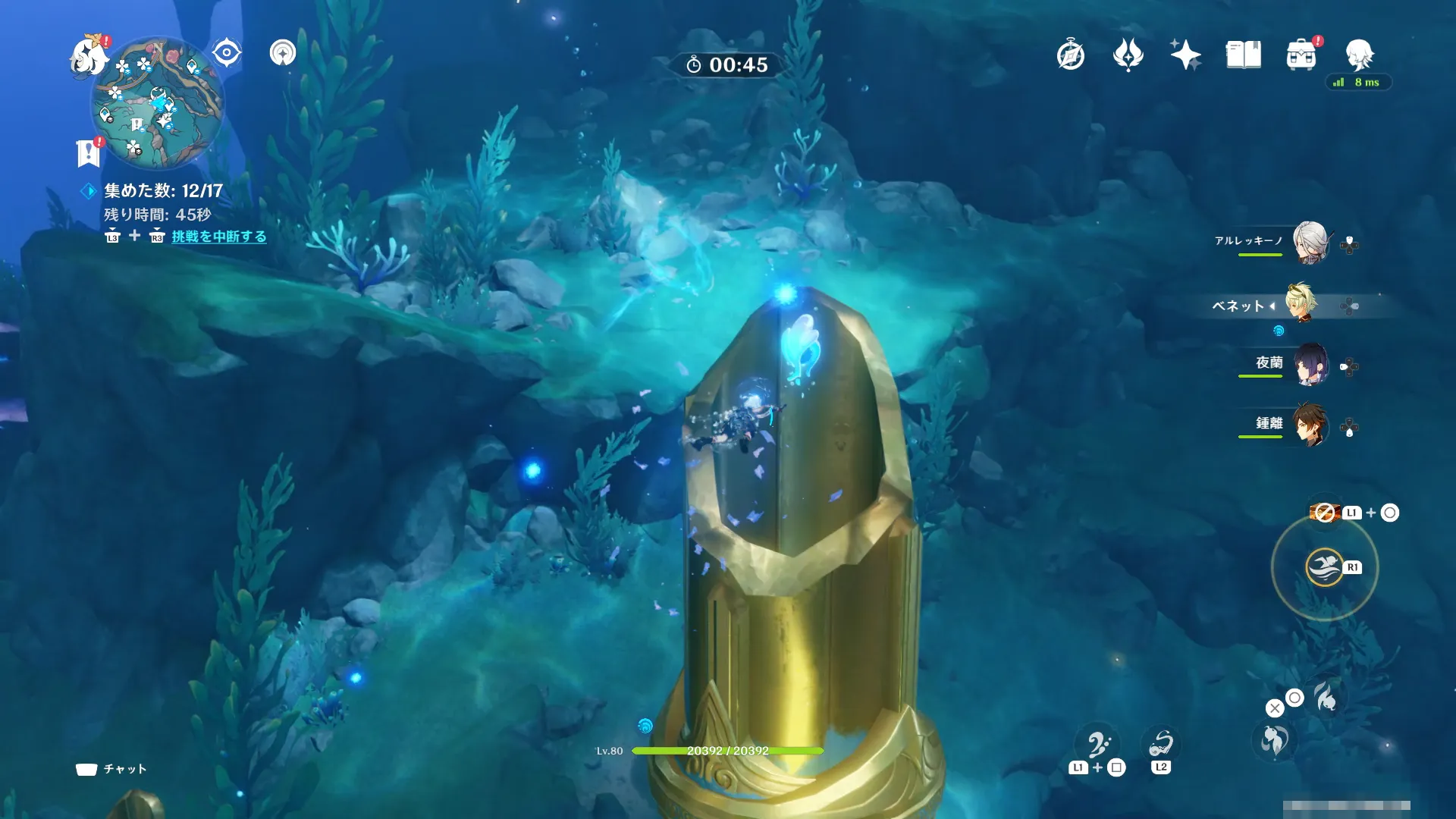Activate the underwater dash skill icon

click(1324, 567)
